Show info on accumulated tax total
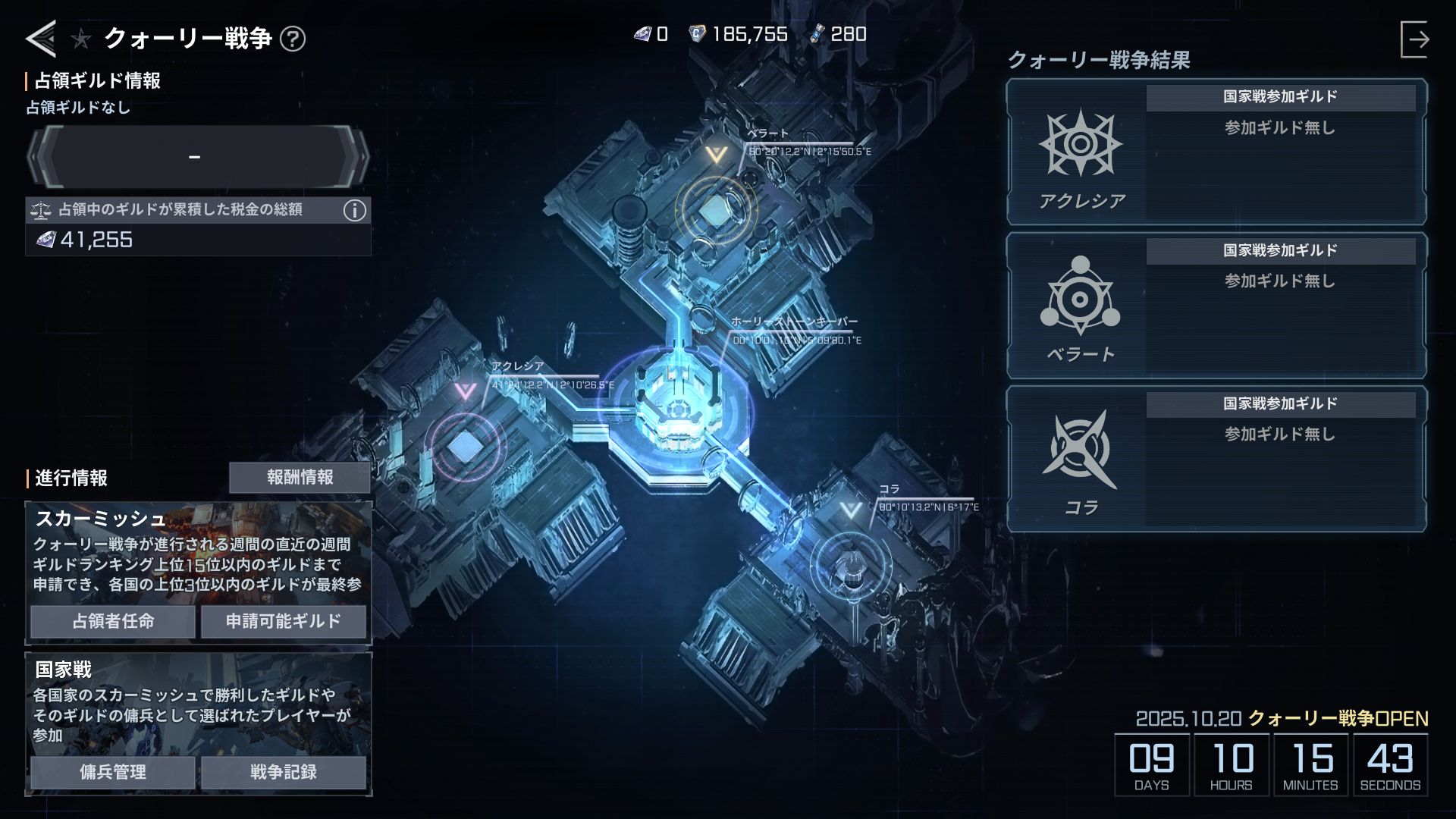 [354, 210]
